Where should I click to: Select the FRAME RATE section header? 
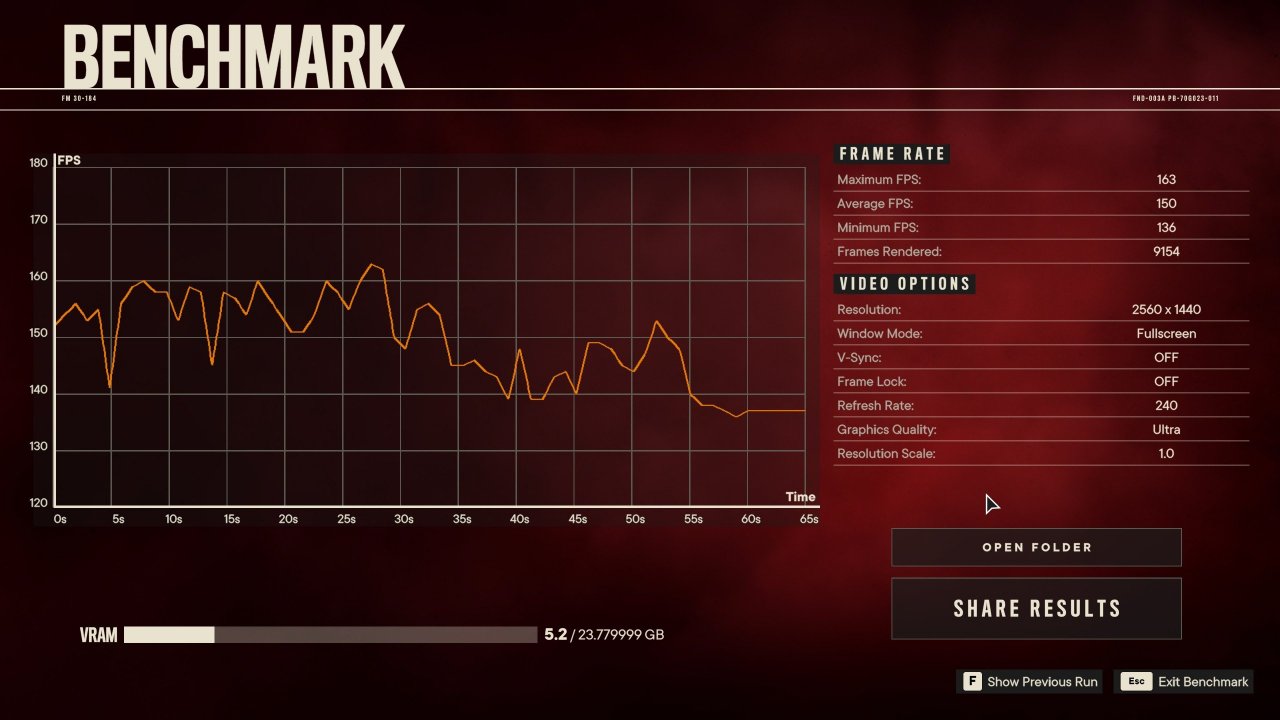pyautogui.click(x=891, y=153)
